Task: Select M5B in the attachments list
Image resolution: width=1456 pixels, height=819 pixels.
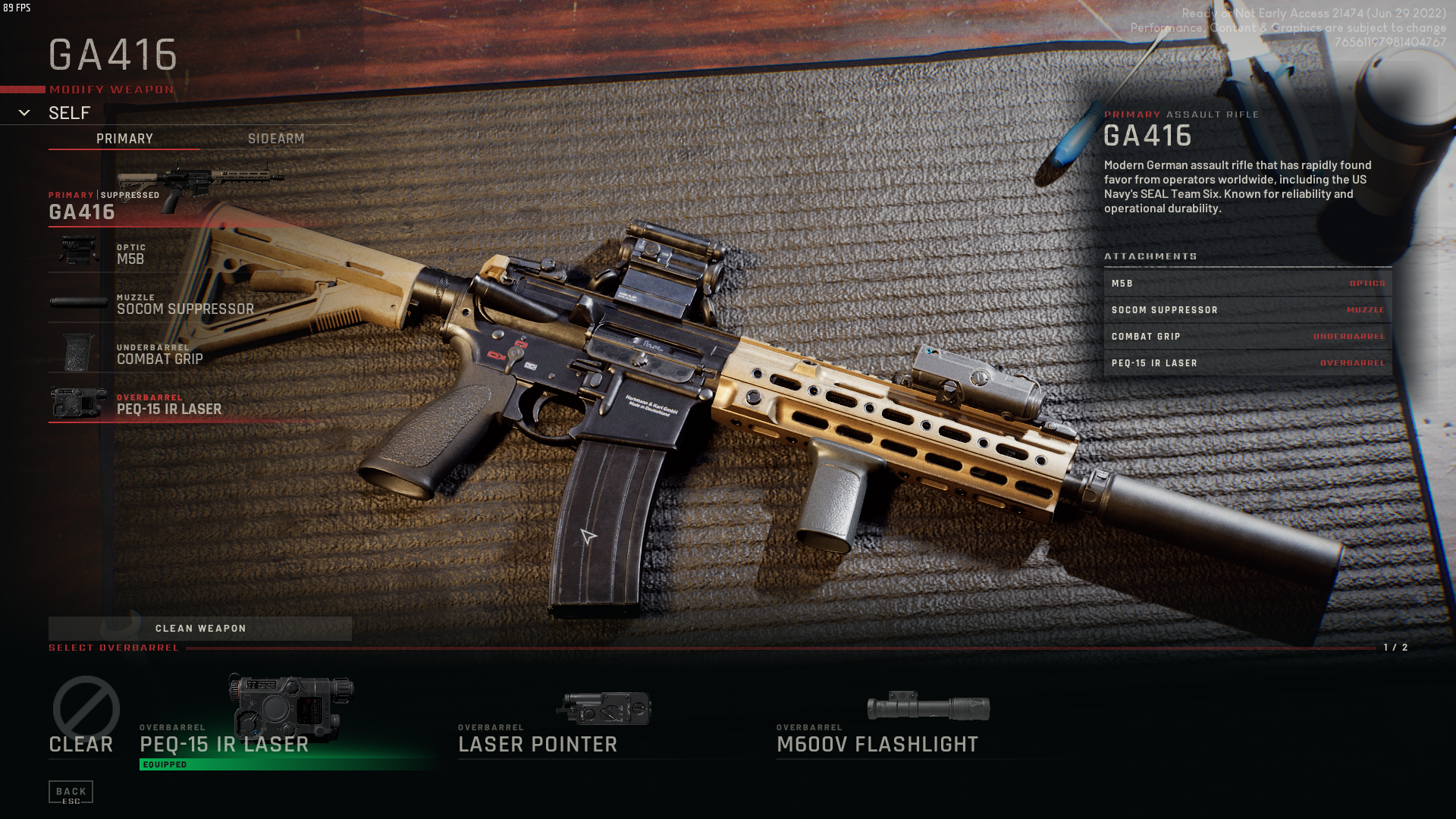Action: (x=1247, y=284)
